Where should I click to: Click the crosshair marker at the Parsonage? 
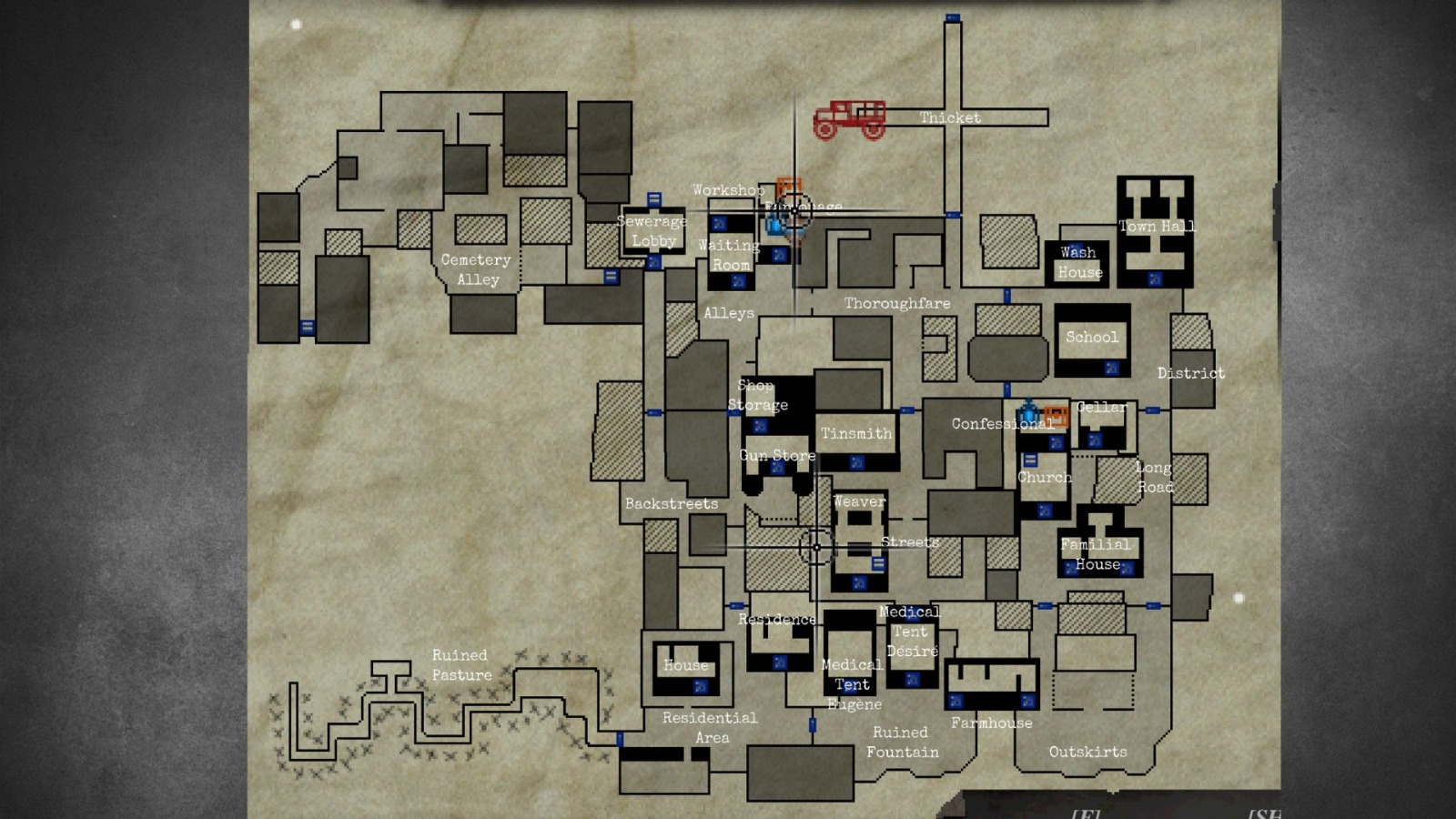point(794,211)
